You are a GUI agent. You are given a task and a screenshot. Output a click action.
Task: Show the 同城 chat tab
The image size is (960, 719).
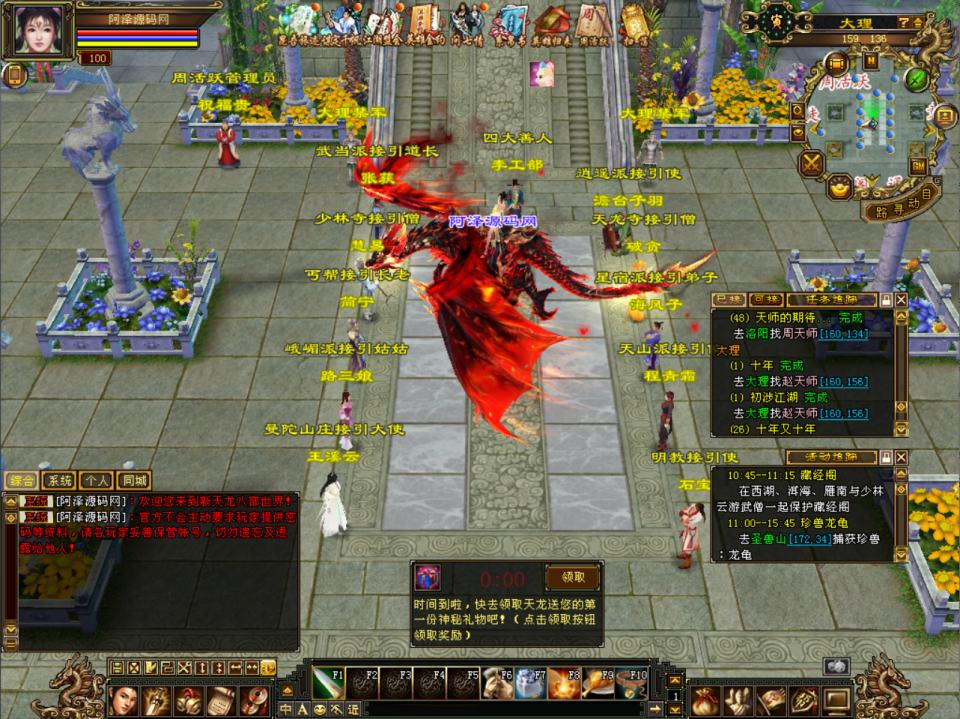133,481
